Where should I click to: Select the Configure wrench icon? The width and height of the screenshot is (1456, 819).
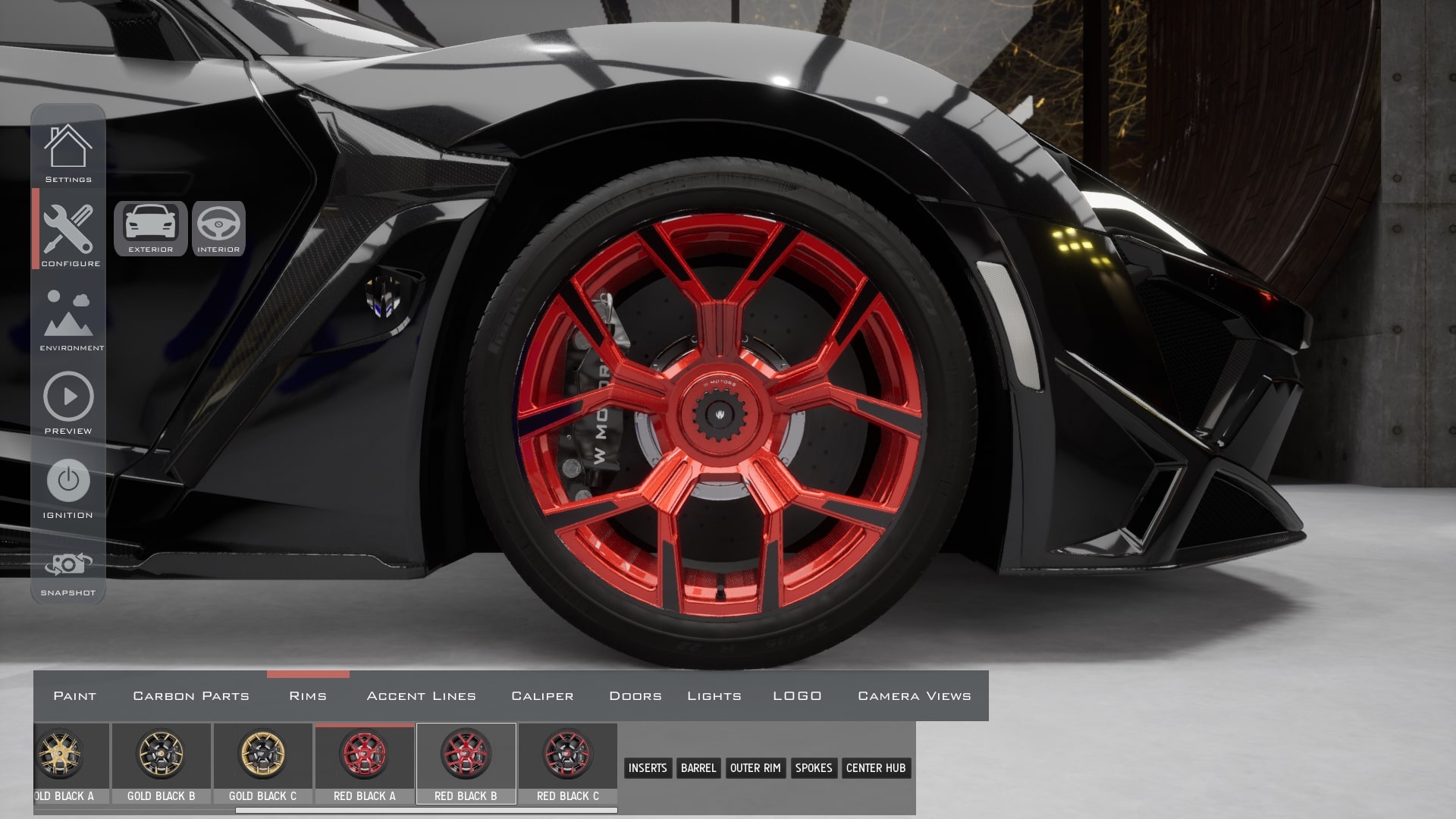pos(68,230)
